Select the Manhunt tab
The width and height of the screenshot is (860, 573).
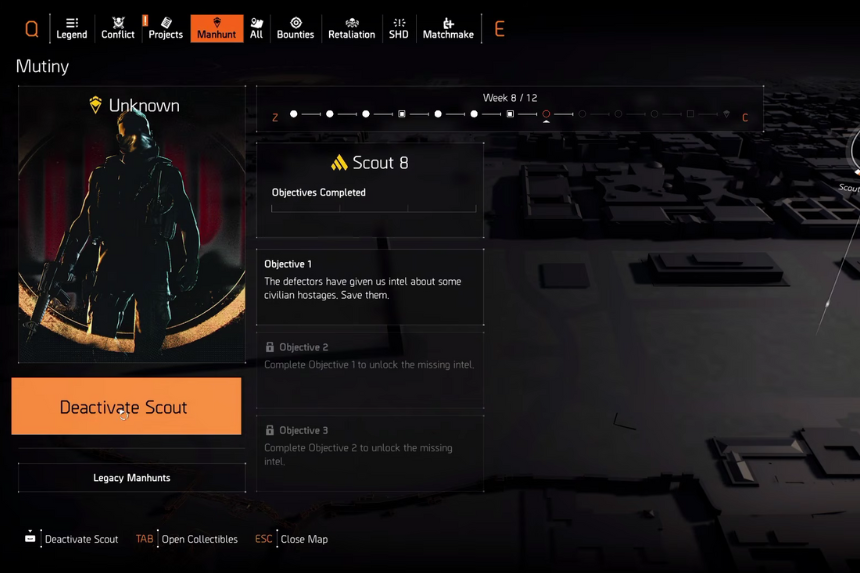point(216,28)
